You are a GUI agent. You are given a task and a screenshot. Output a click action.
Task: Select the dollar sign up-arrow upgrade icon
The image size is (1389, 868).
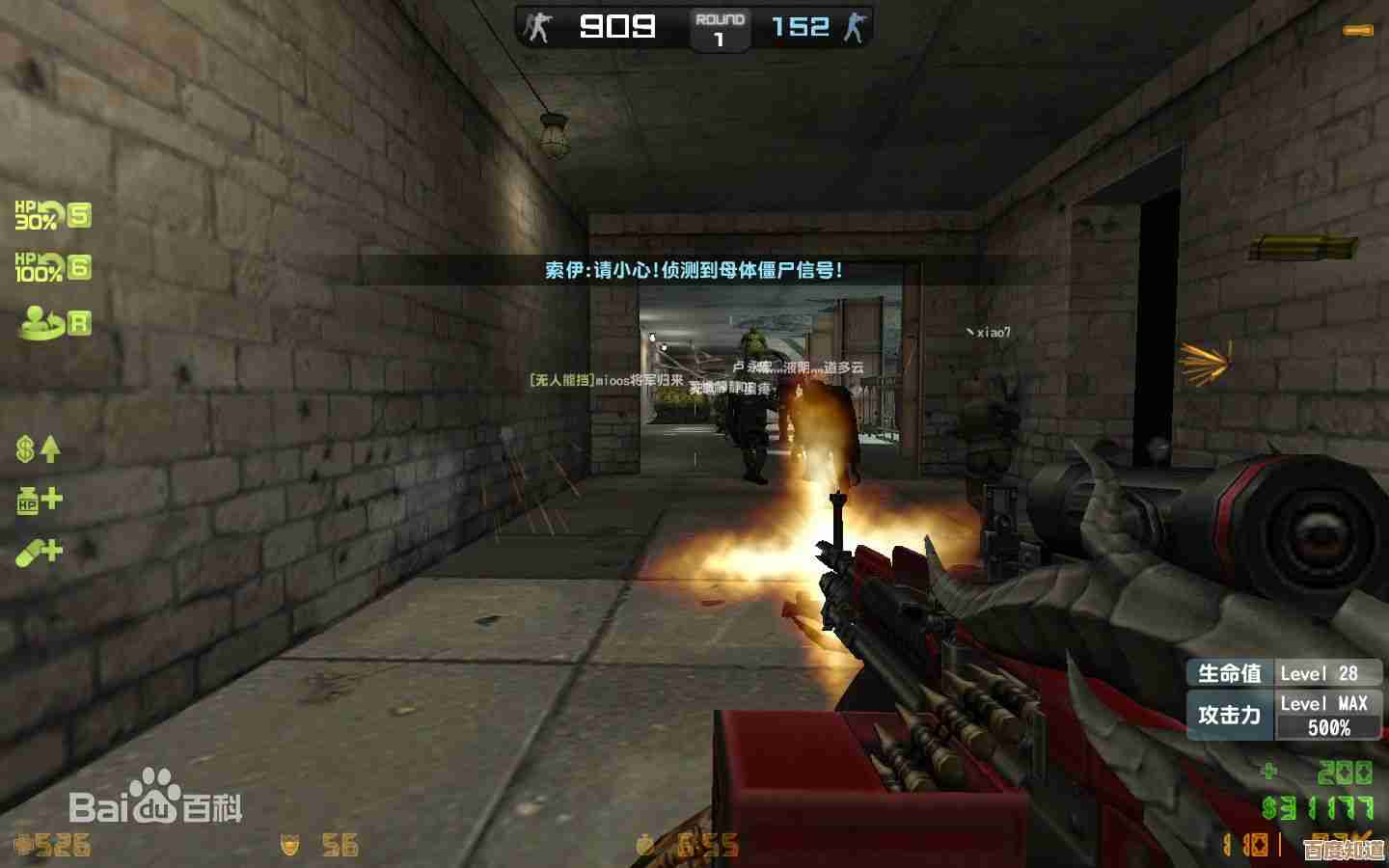(x=39, y=448)
